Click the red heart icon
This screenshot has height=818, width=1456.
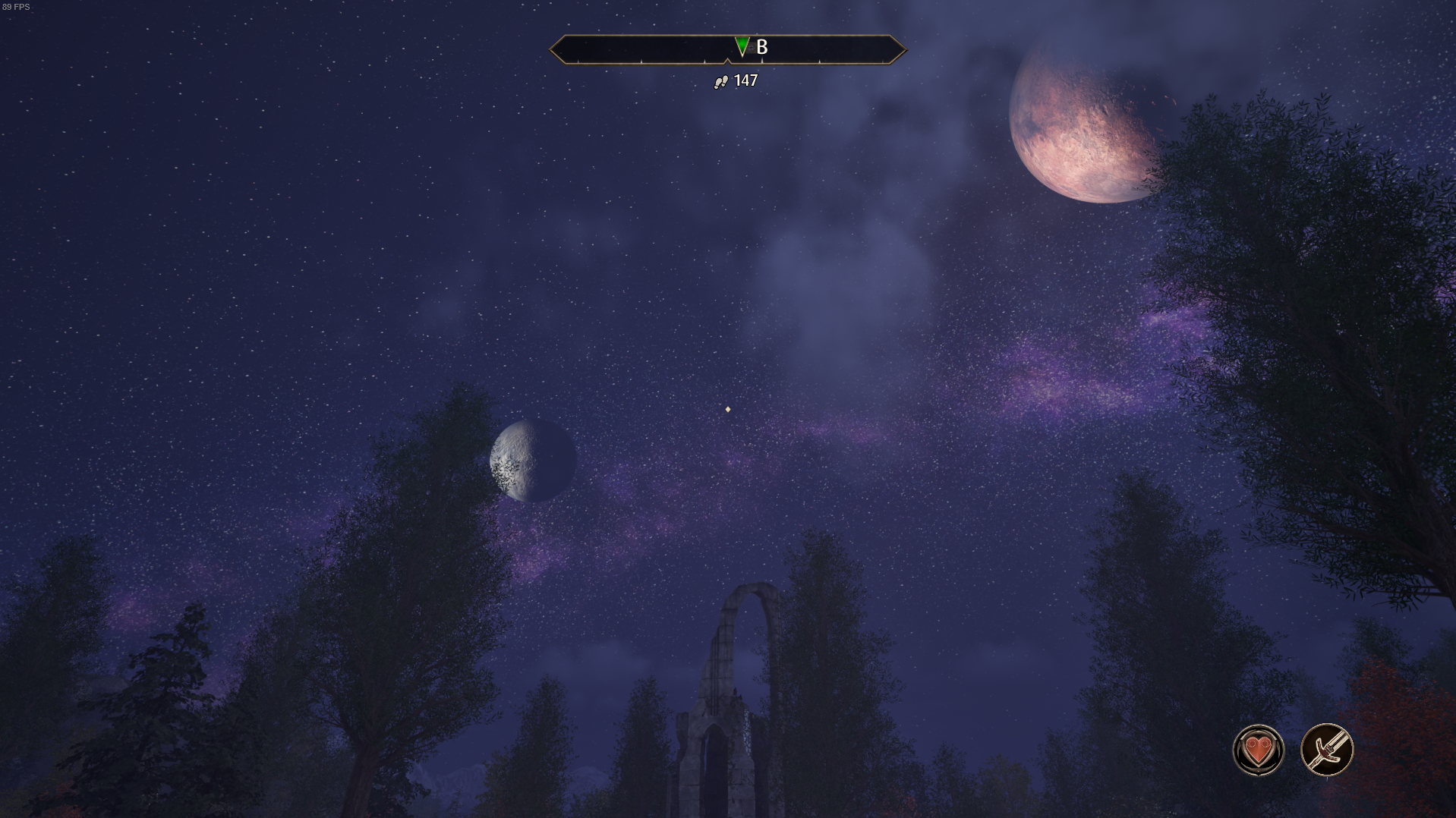coord(1258,750)
